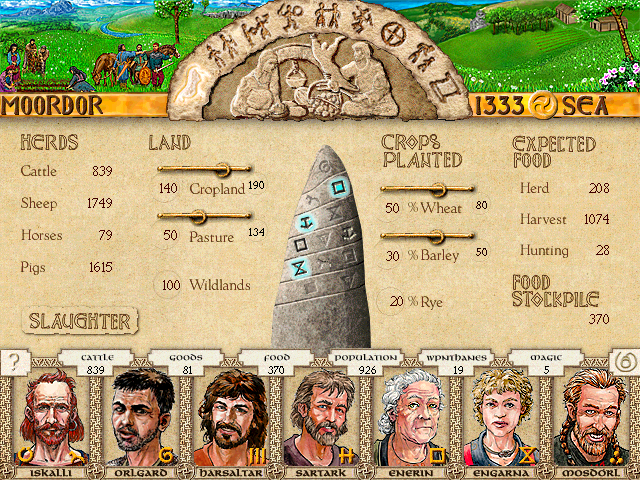Viewport: 640px width, 480px height.
Task: Move the Pasture slider knob
Action: click(197, 216)
